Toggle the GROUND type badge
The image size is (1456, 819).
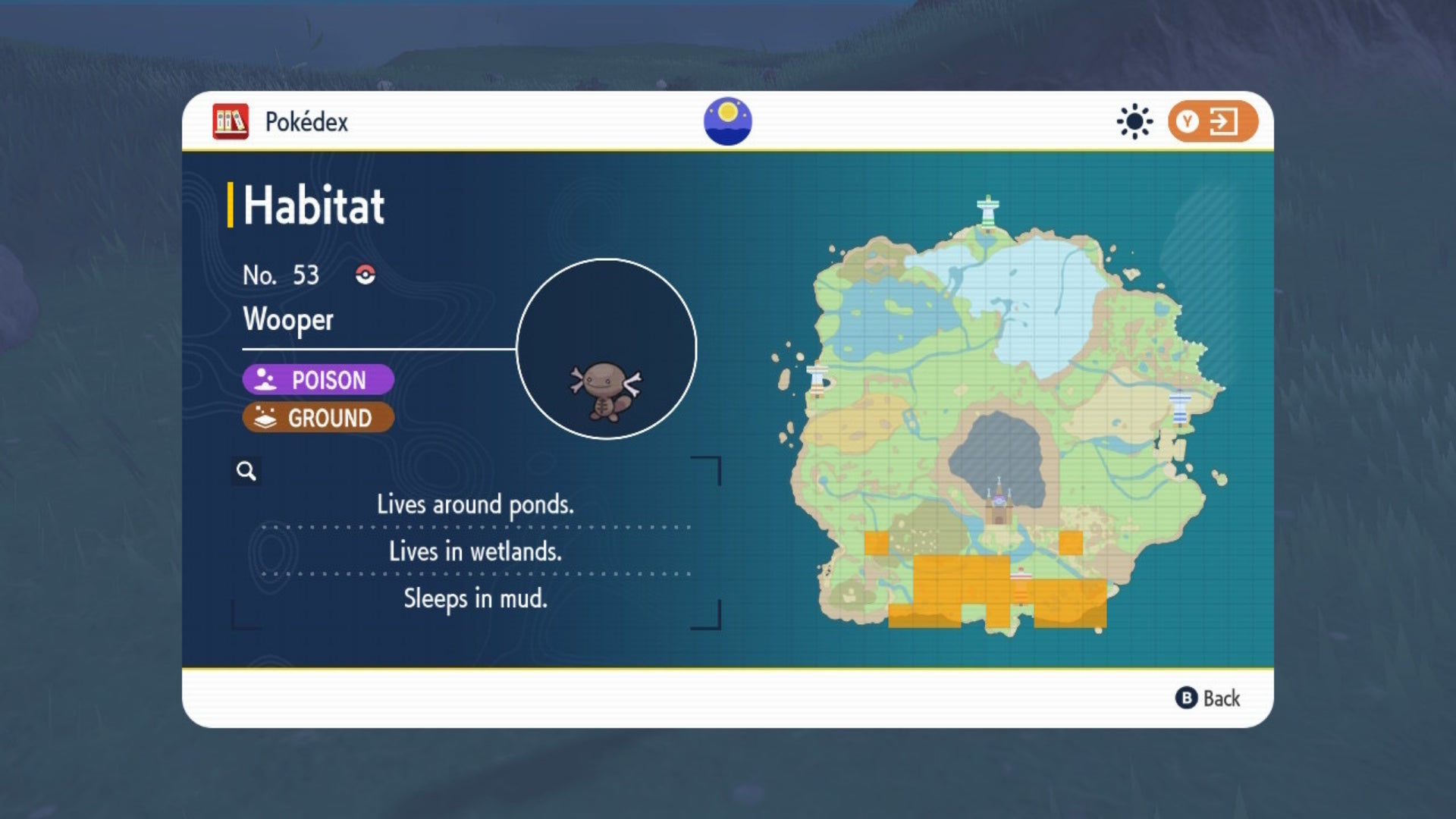(x=317, y=417)
